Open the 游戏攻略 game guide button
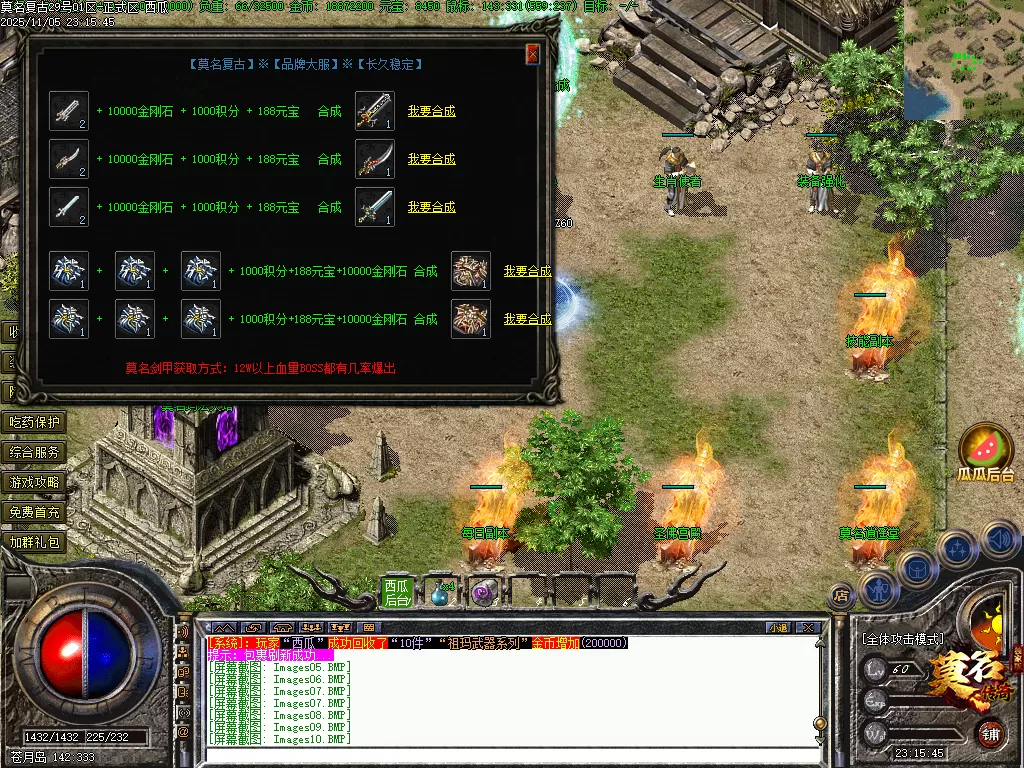Image resolution: width=1024 pixels, height=768 pixels. (35, 482)
